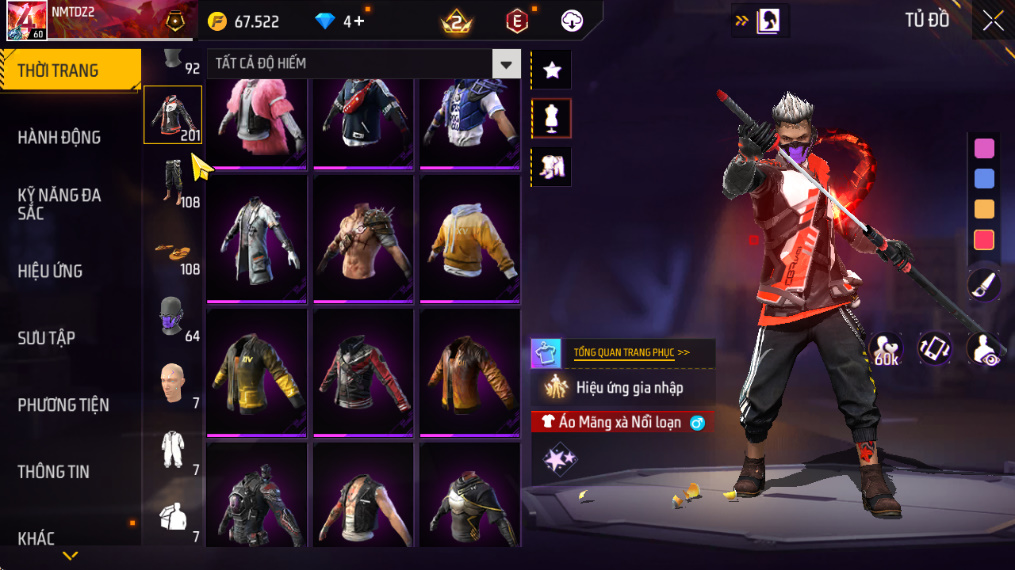Open the Phương Tiện tab

pyautogui.click(x=63, y=405)
